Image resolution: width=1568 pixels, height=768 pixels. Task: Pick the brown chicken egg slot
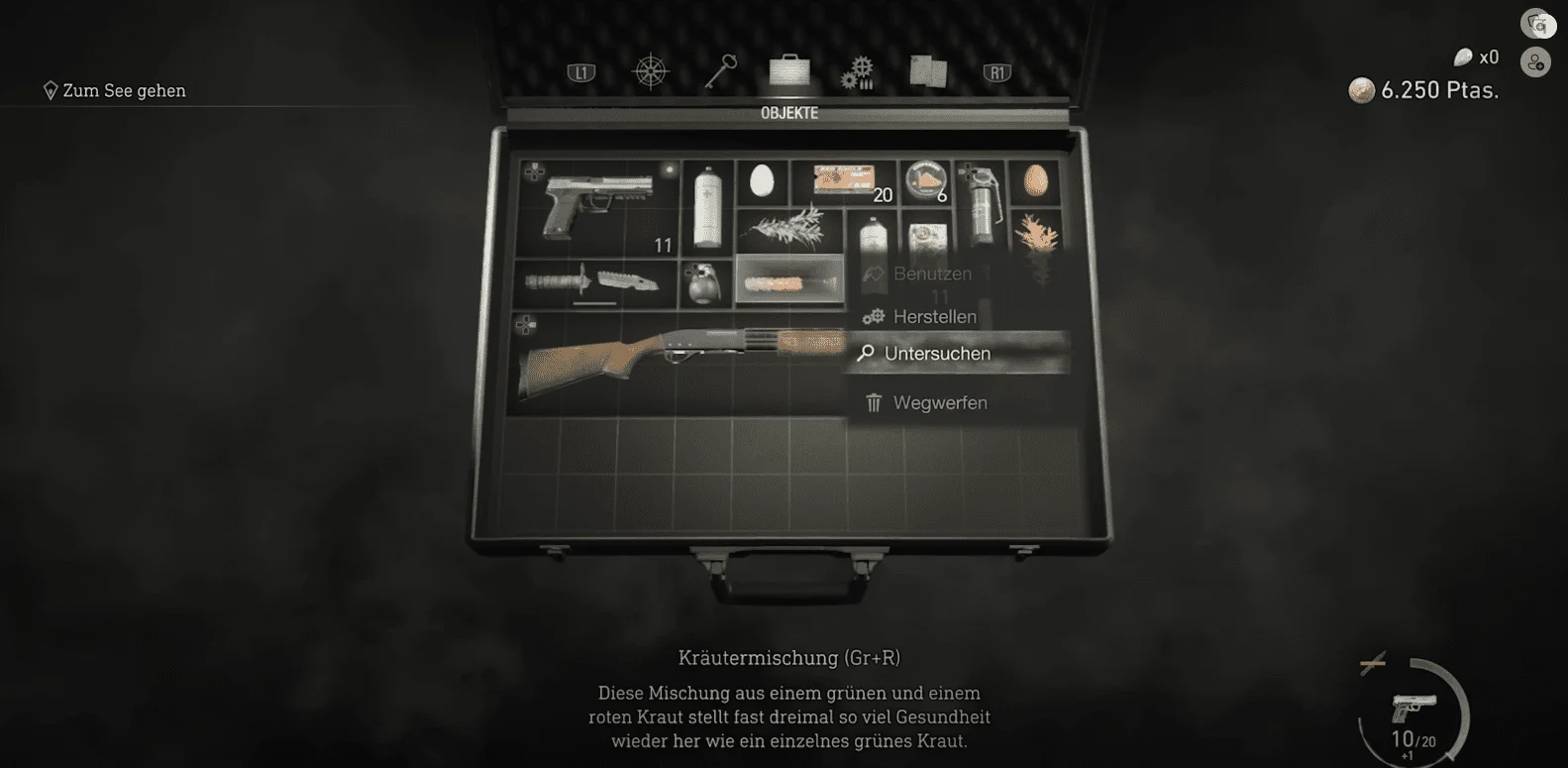coord(1035,180)
